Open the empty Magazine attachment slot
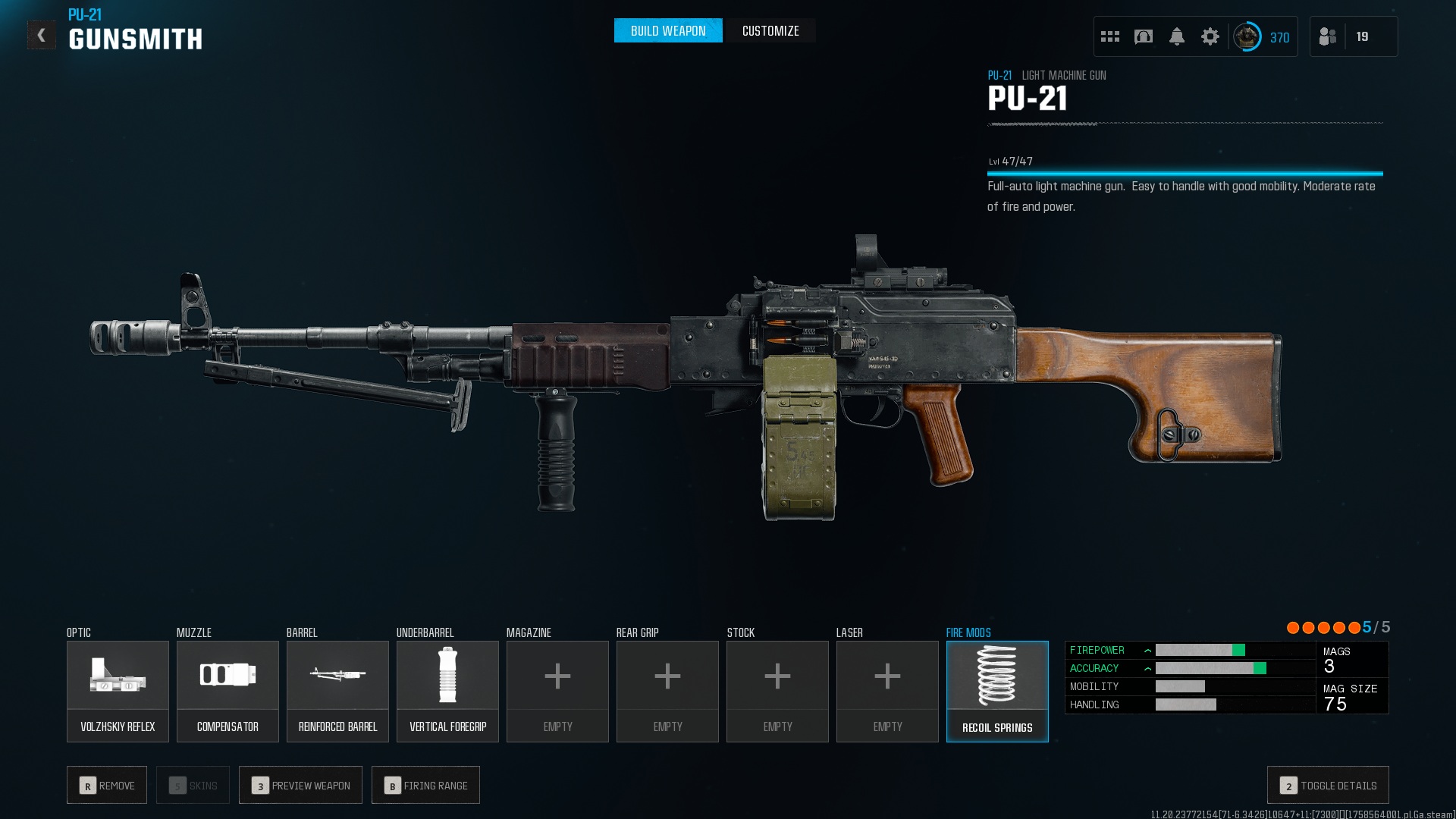The image size is (1456, 819). tap(557, 691)
